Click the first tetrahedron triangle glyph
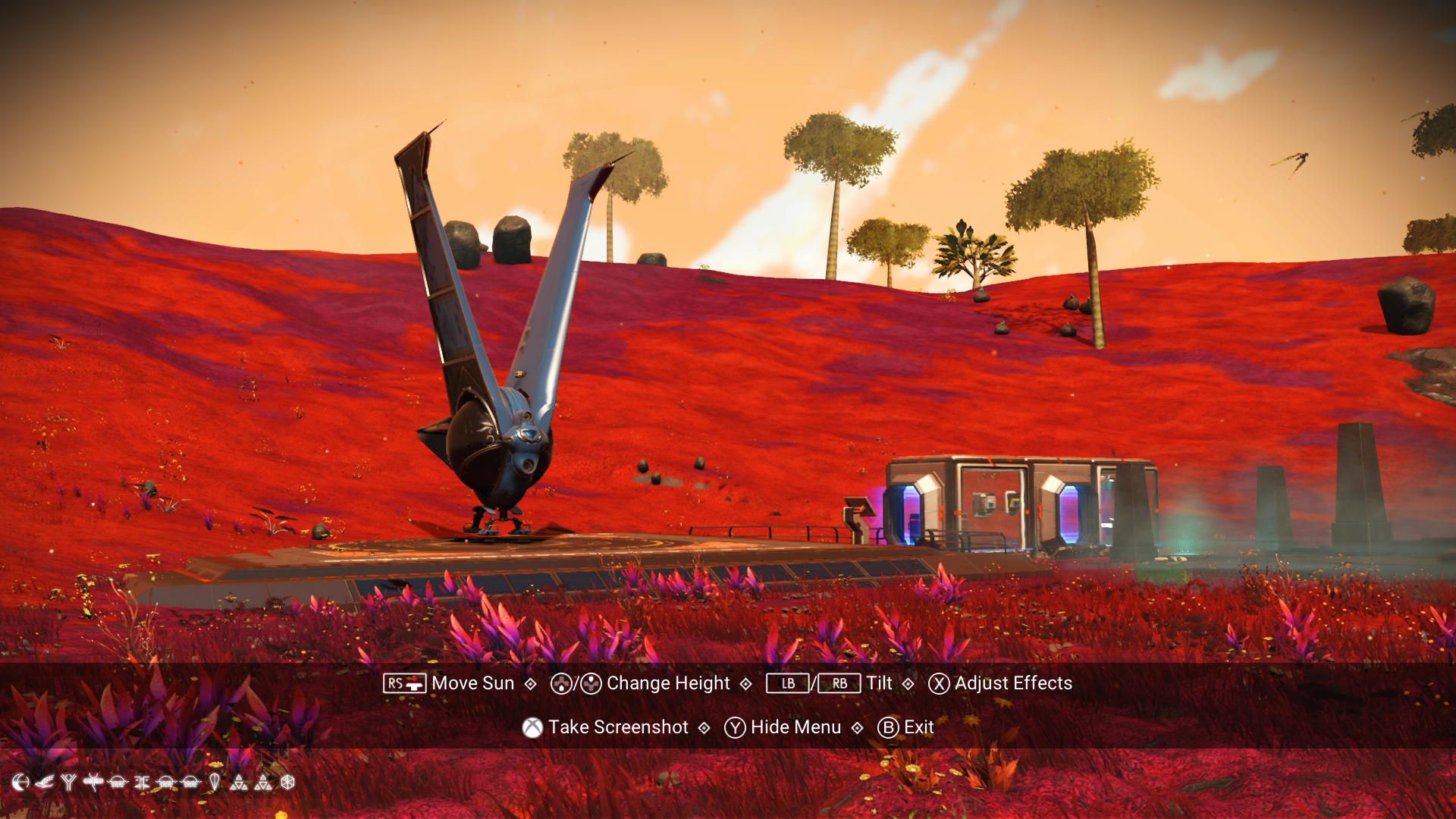1456x819 pixels. [x=240, y=783]
